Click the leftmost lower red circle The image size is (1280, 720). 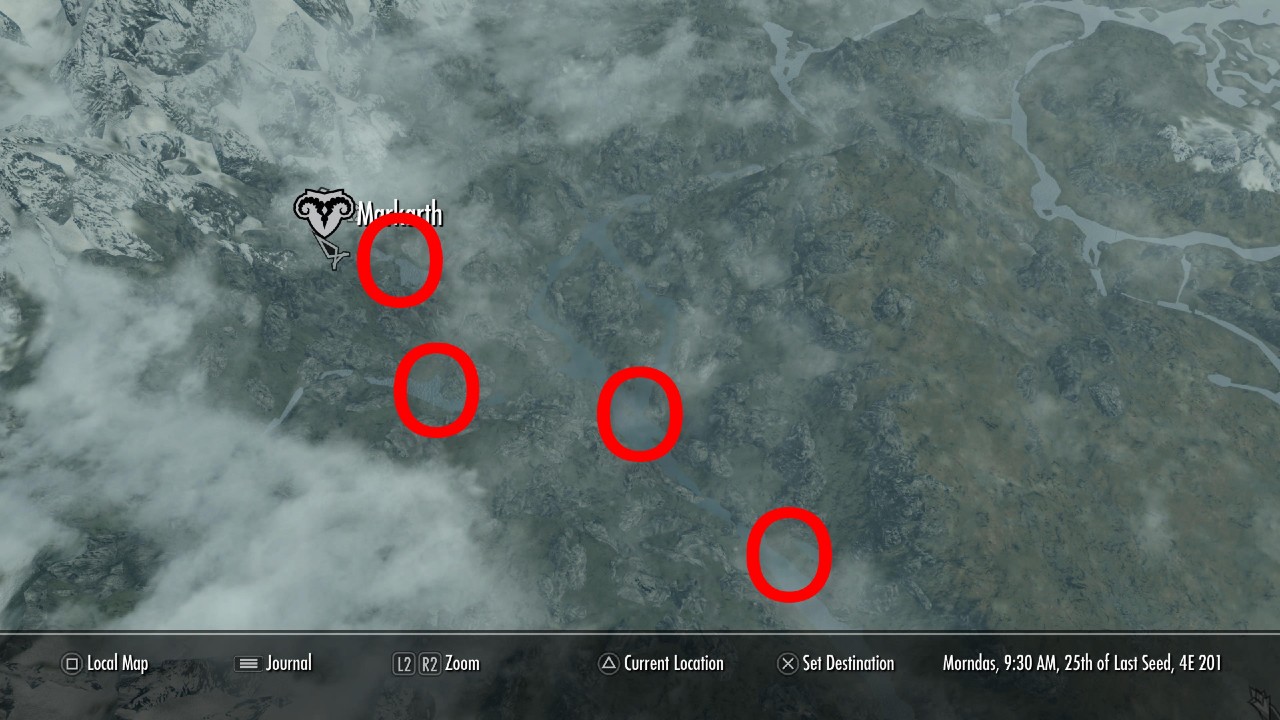438,391
